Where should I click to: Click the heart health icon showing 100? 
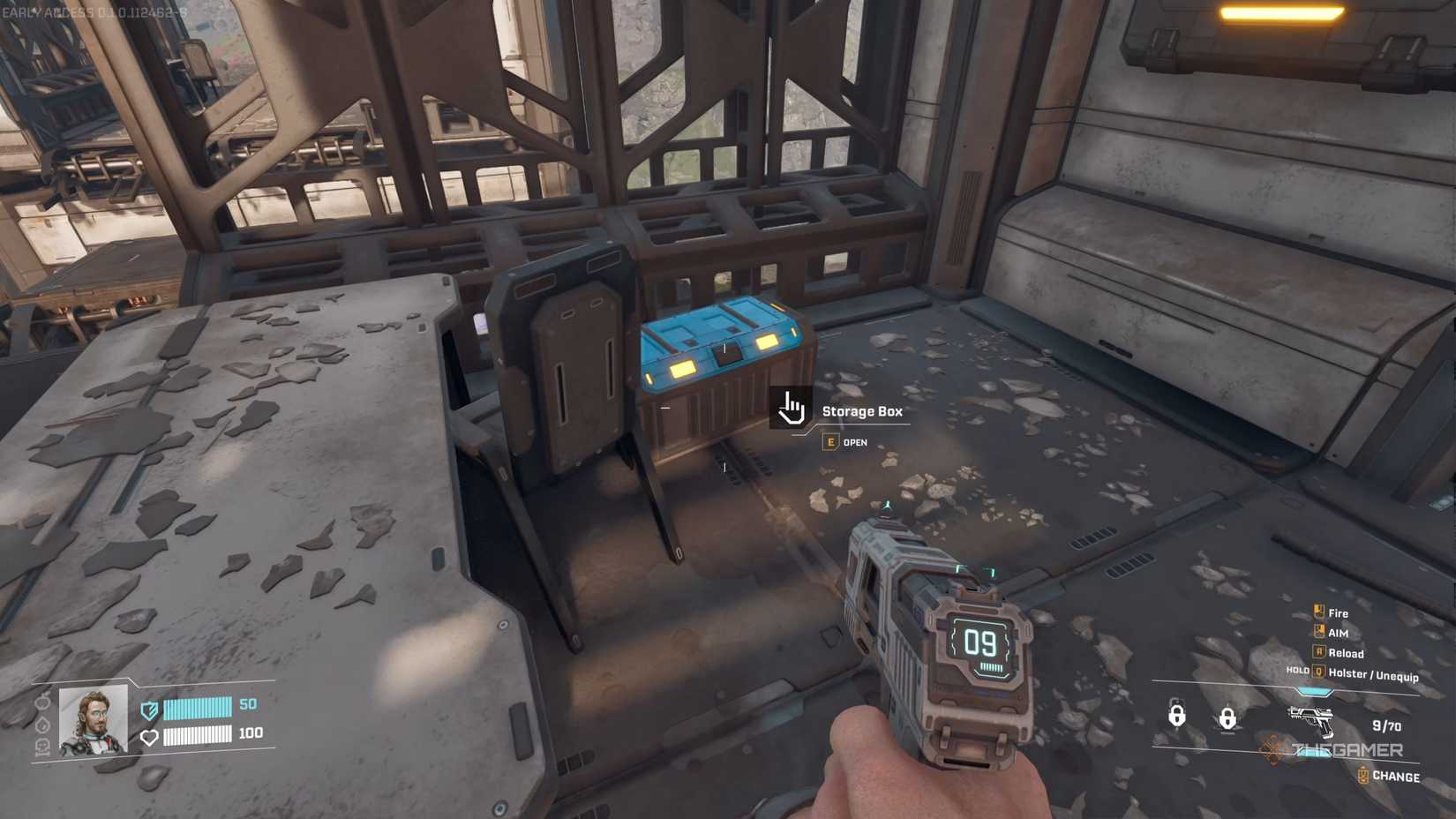(150, 736)
